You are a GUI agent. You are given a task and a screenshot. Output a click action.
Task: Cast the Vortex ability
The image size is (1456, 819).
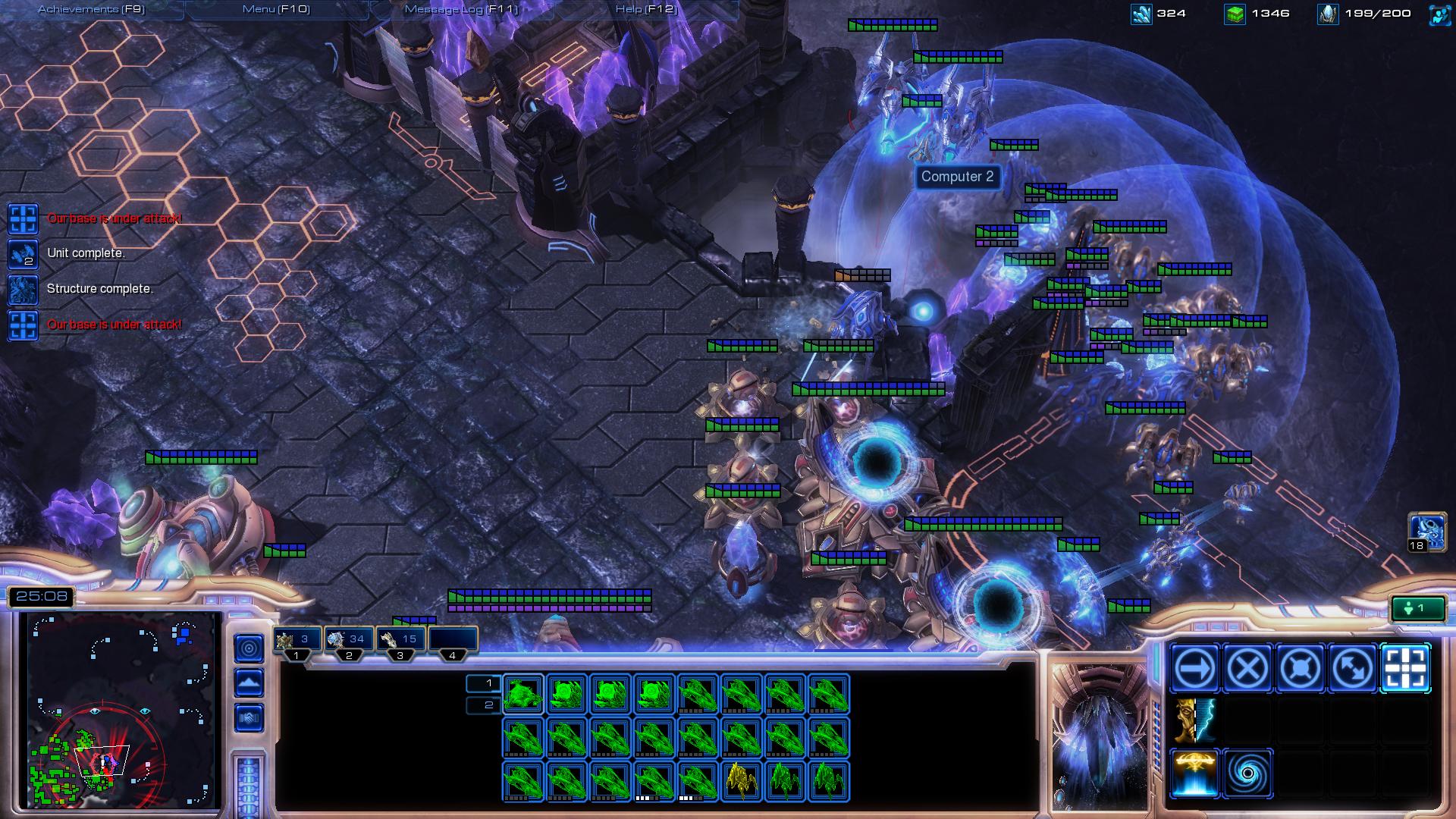click(x=1247, y=773)
